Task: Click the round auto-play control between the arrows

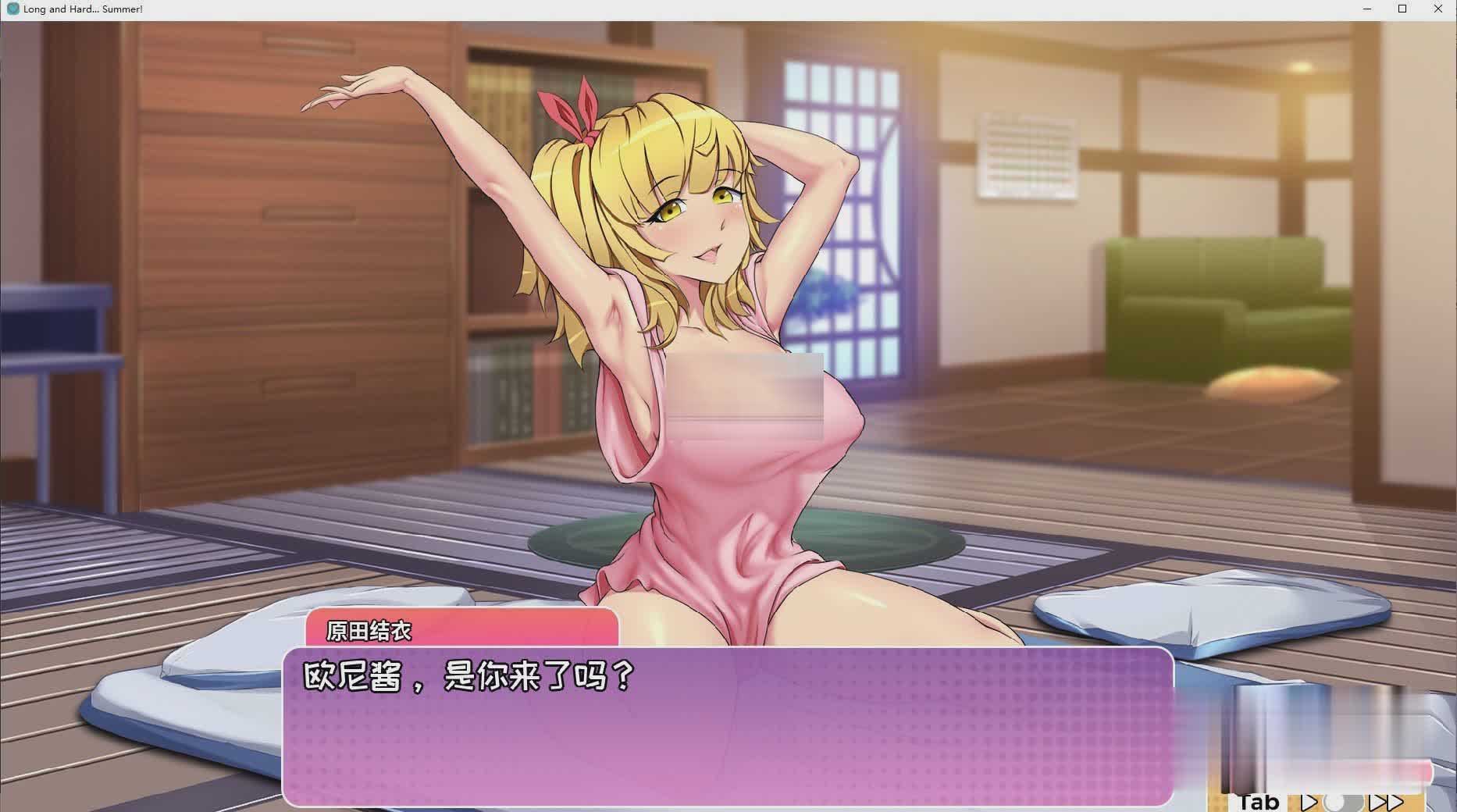Action: (1345, 803)
